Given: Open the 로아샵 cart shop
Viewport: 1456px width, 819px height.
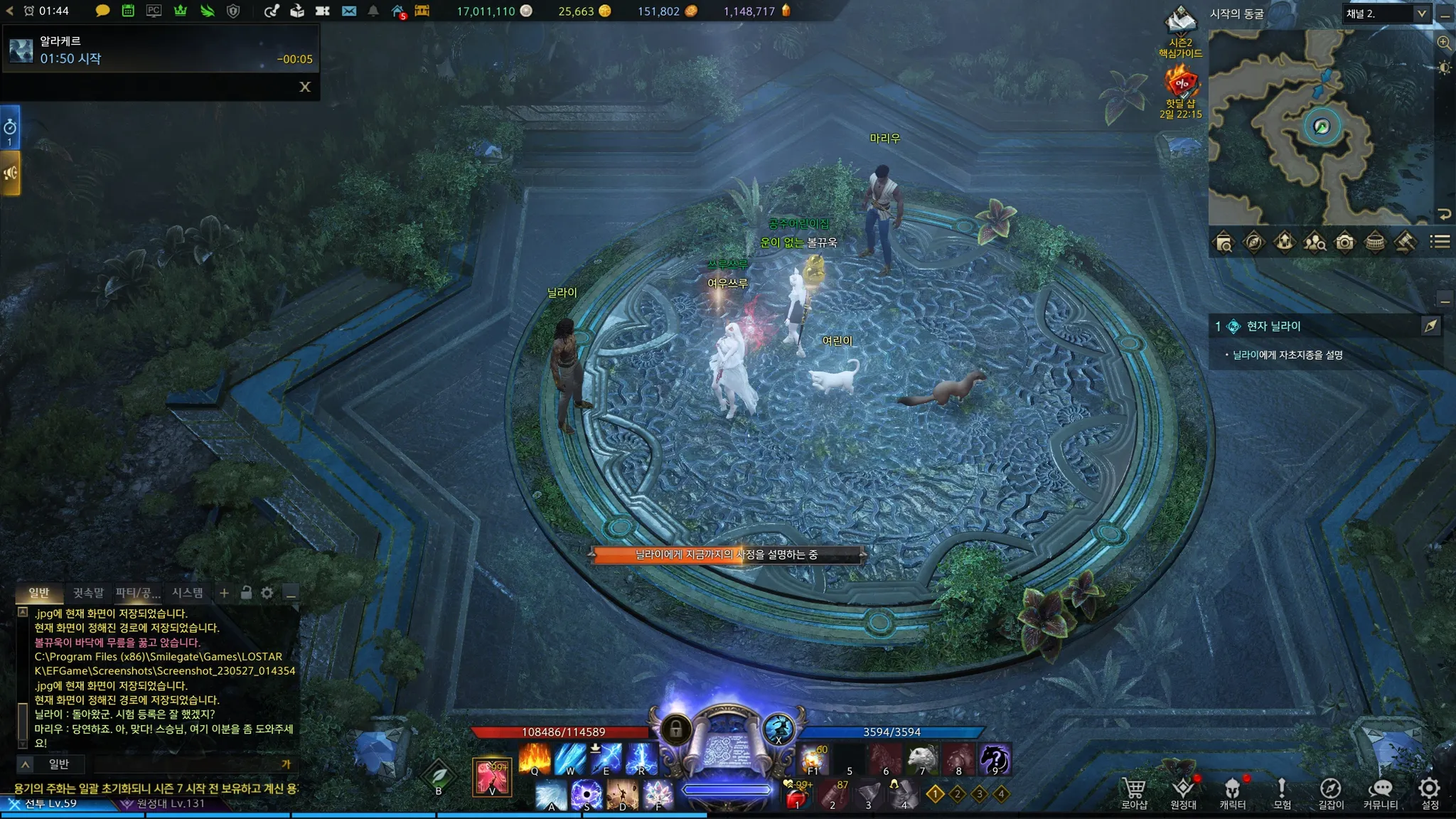Looking at the screenshot, I should pos(1134,792).
